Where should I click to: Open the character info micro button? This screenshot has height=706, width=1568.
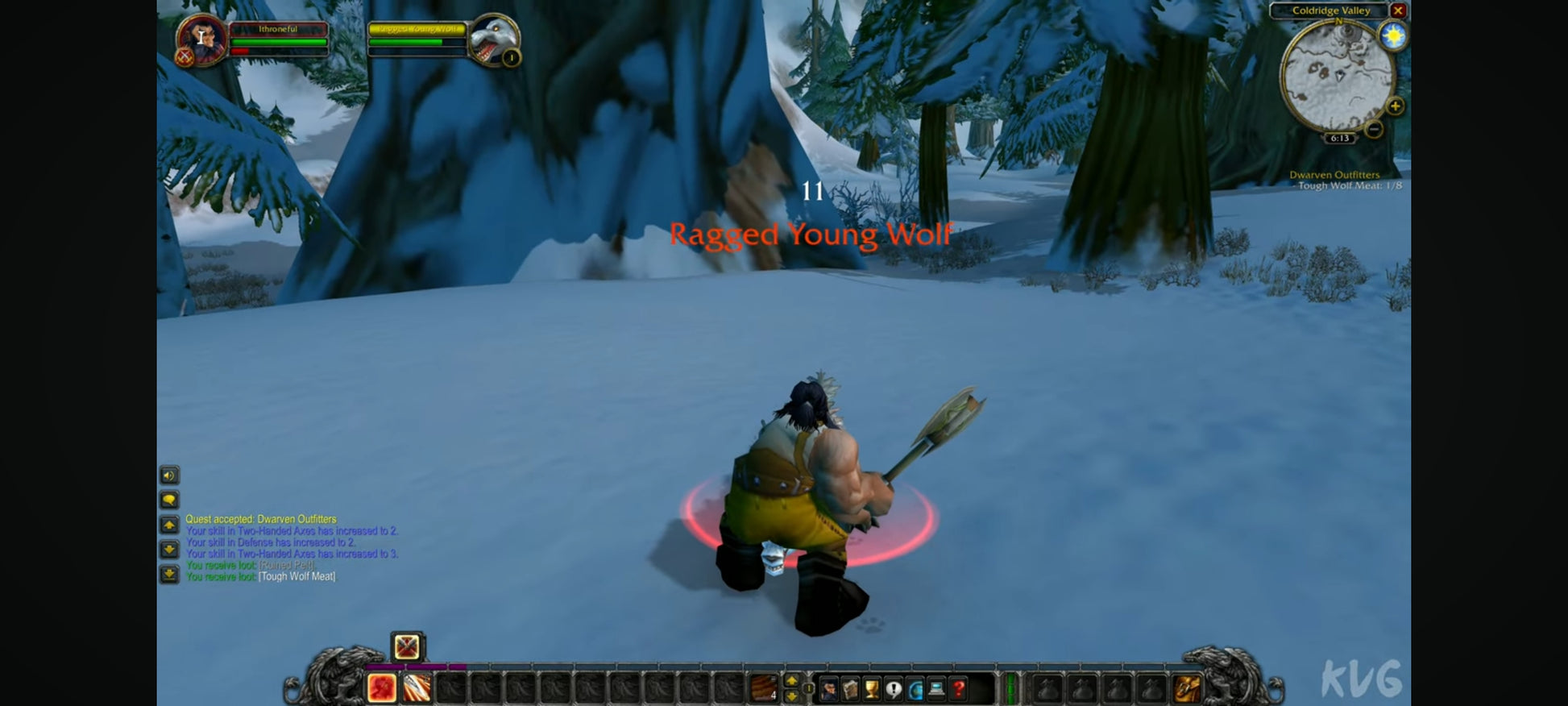828,689
